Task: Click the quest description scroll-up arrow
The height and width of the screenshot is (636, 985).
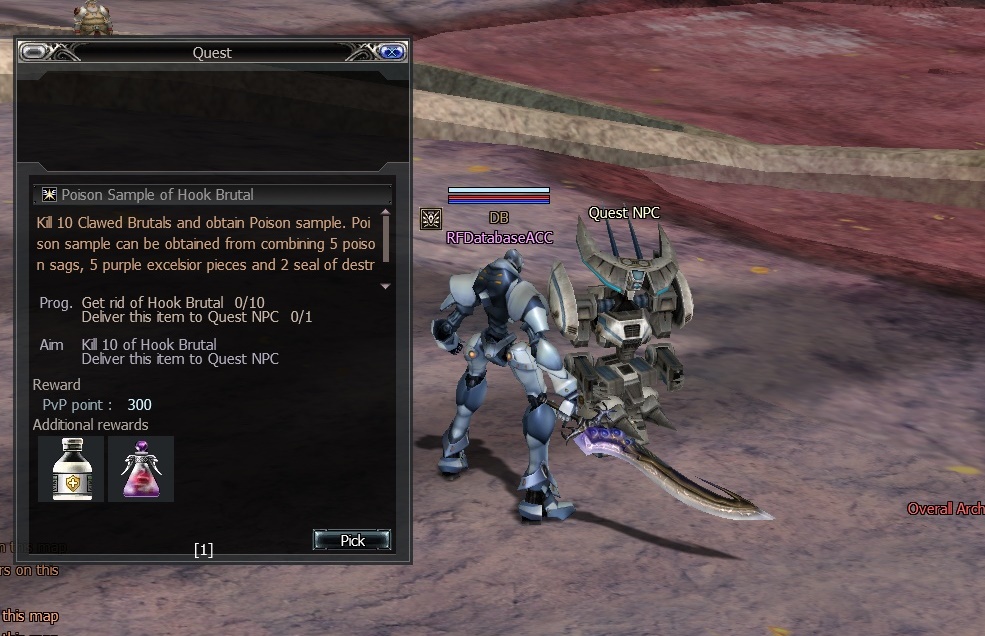Action: 386,212
